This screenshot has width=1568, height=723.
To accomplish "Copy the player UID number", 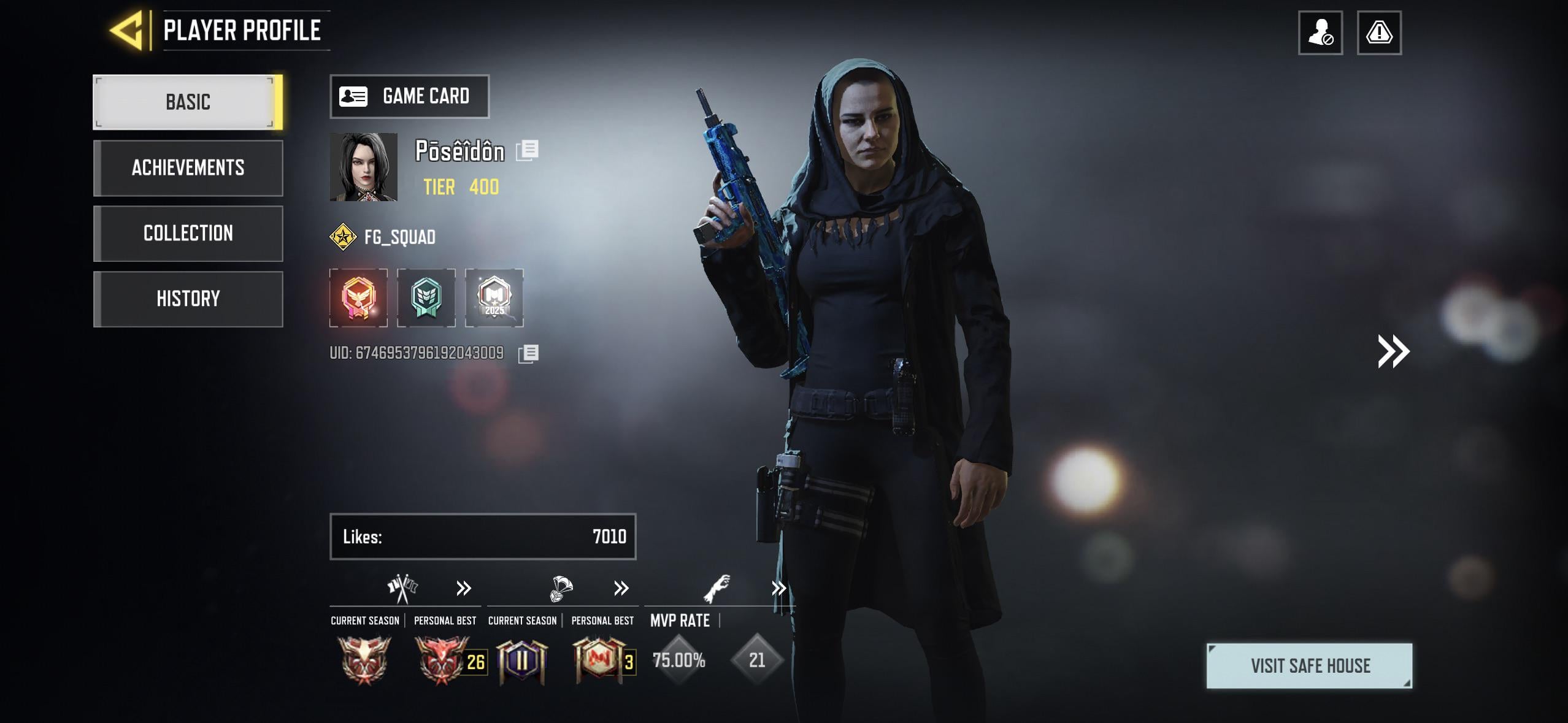I will (x=528, y=353).
